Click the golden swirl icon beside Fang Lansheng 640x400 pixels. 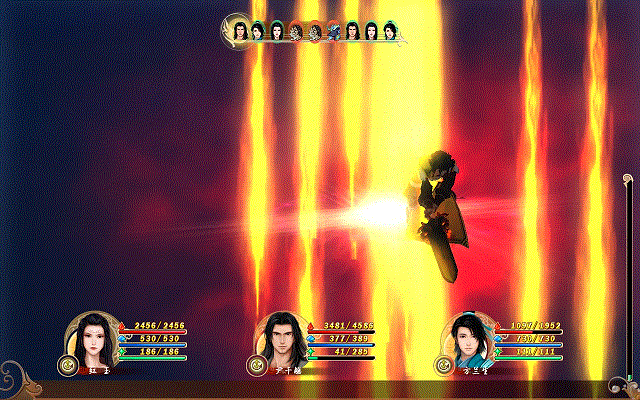444,365
